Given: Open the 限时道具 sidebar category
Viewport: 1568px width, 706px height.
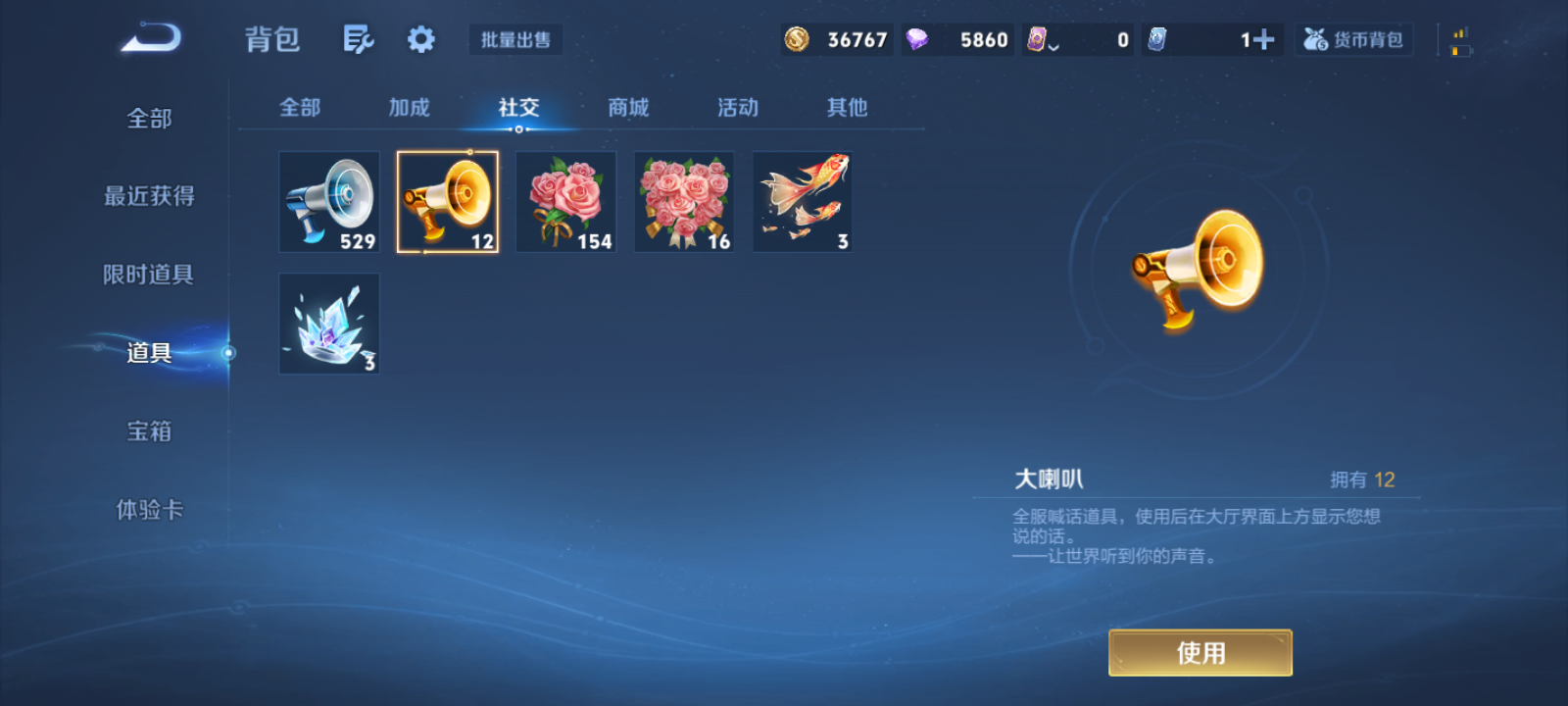Looking at the screenshot, I should (x=149, y=275).
